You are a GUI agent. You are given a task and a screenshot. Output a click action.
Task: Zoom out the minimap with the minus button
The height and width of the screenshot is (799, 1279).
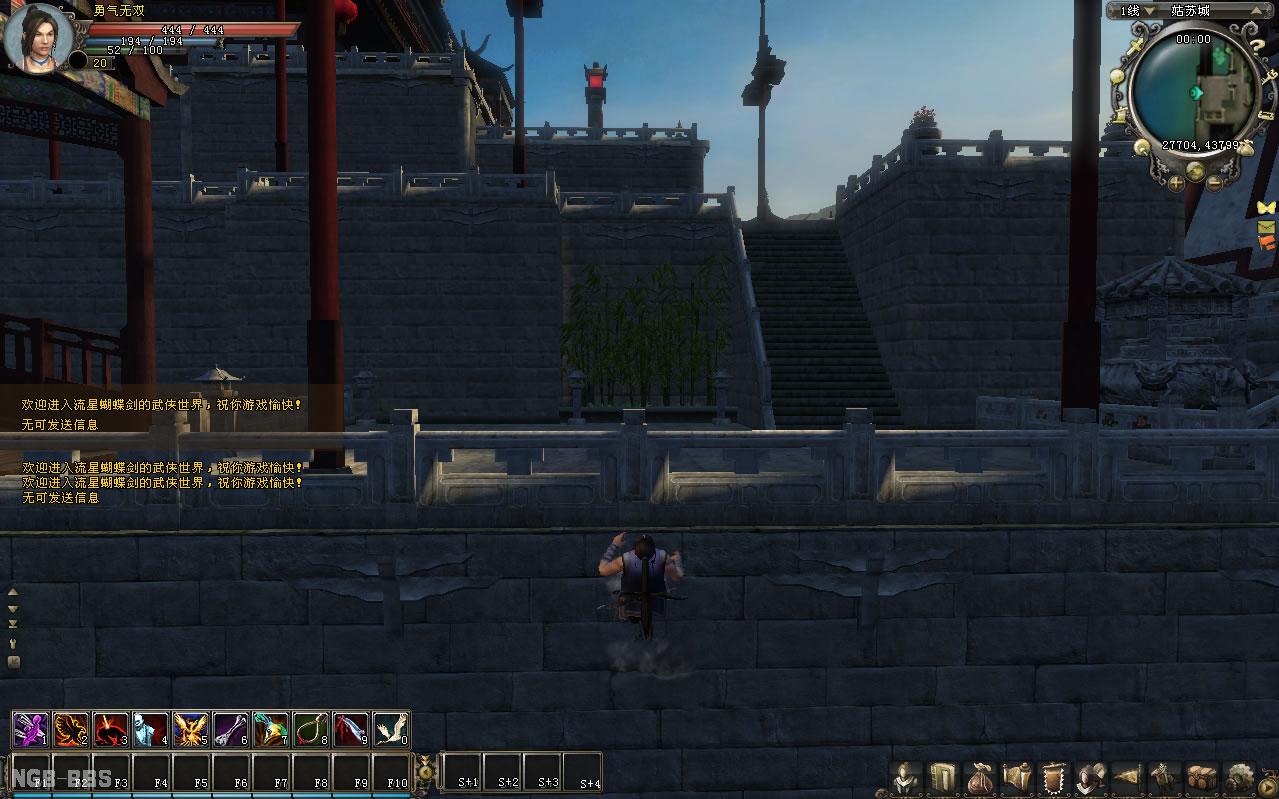[x=1214, y=183]
